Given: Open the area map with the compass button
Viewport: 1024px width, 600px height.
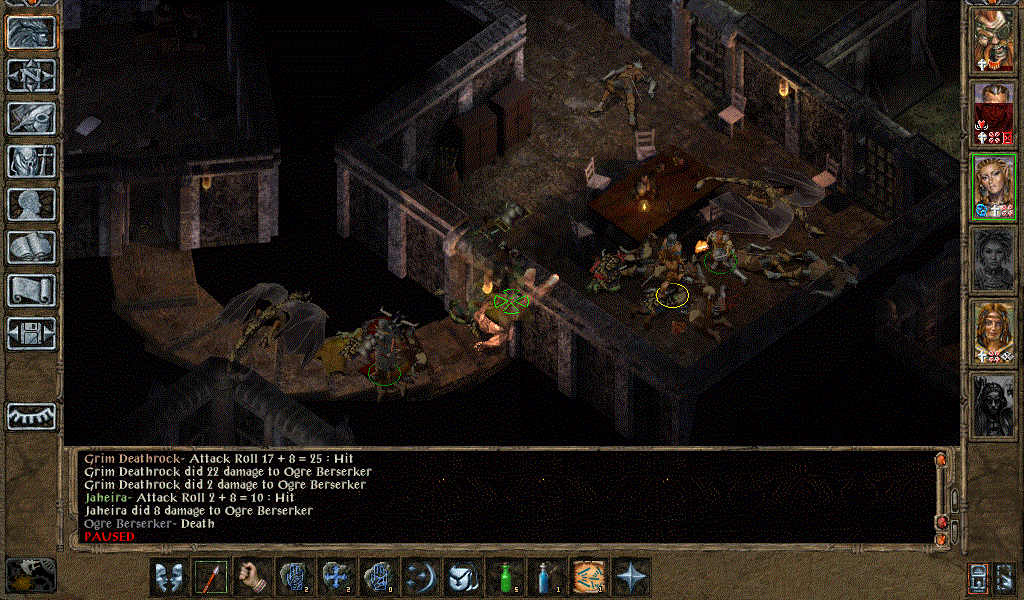Looking at the screenshot, I should 31,74.
